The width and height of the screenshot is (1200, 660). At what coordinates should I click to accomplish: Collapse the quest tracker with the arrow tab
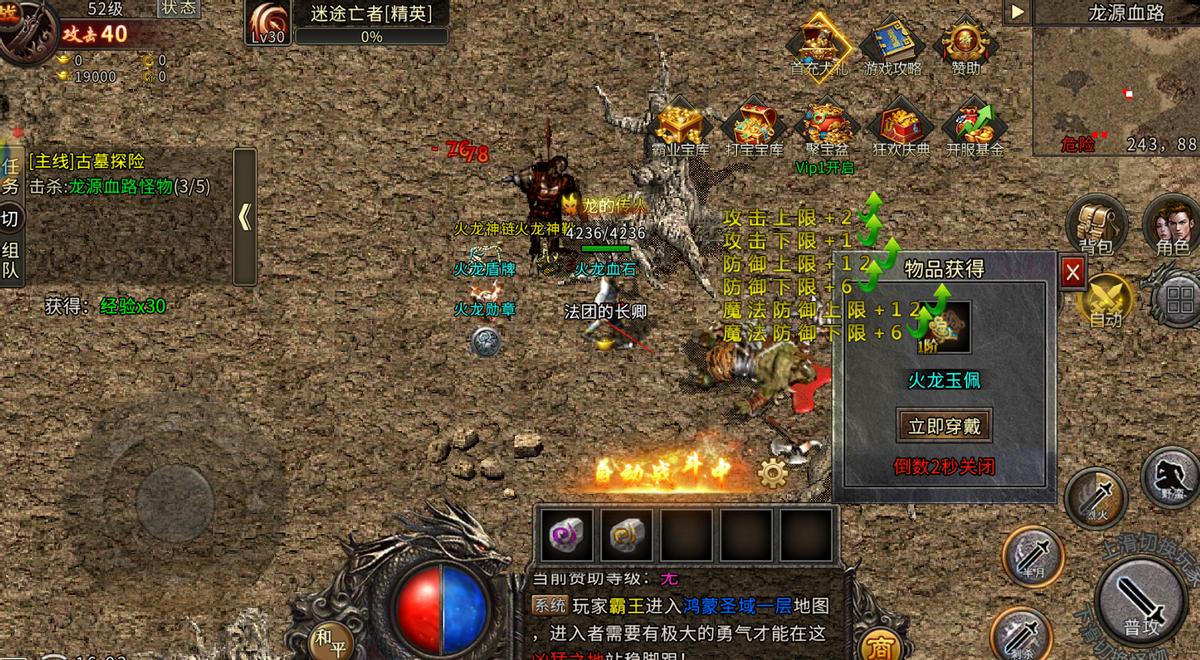pyautogui.click(x=245, y=217)
